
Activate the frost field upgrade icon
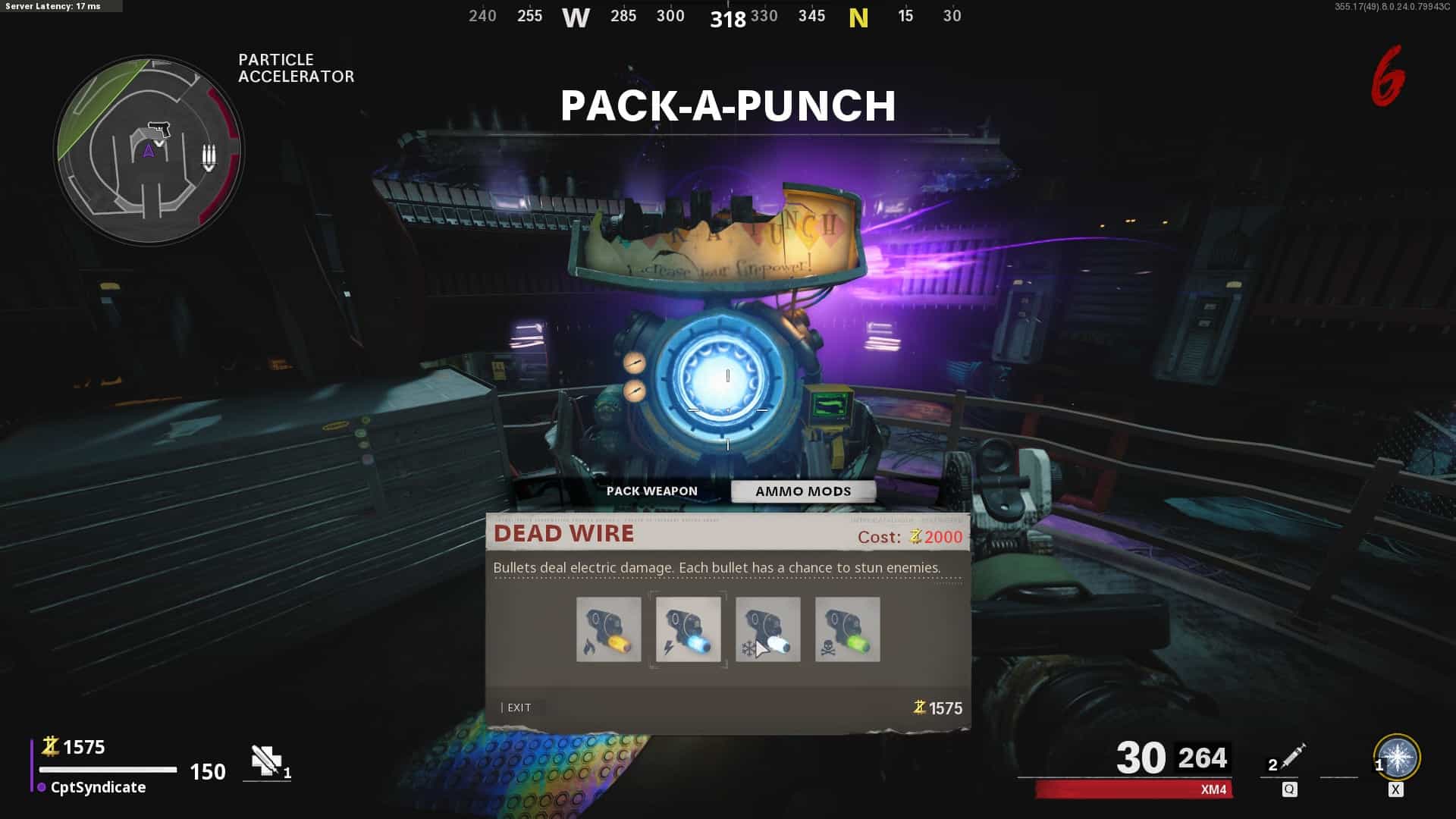(1397, 757)
